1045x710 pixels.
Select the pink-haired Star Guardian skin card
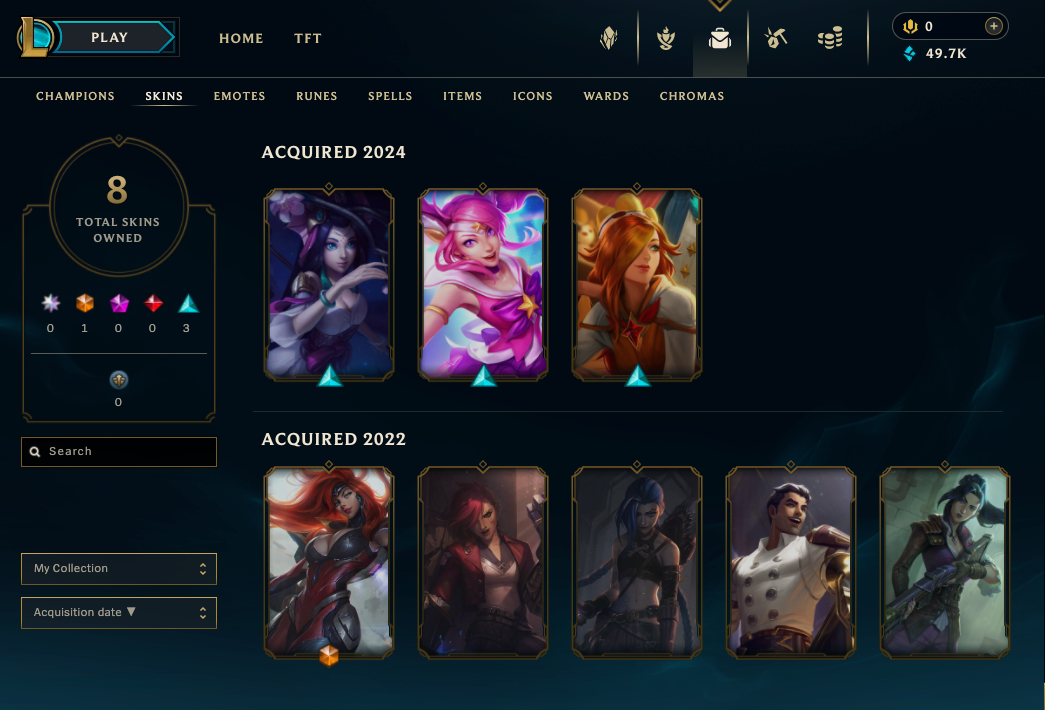483,283
